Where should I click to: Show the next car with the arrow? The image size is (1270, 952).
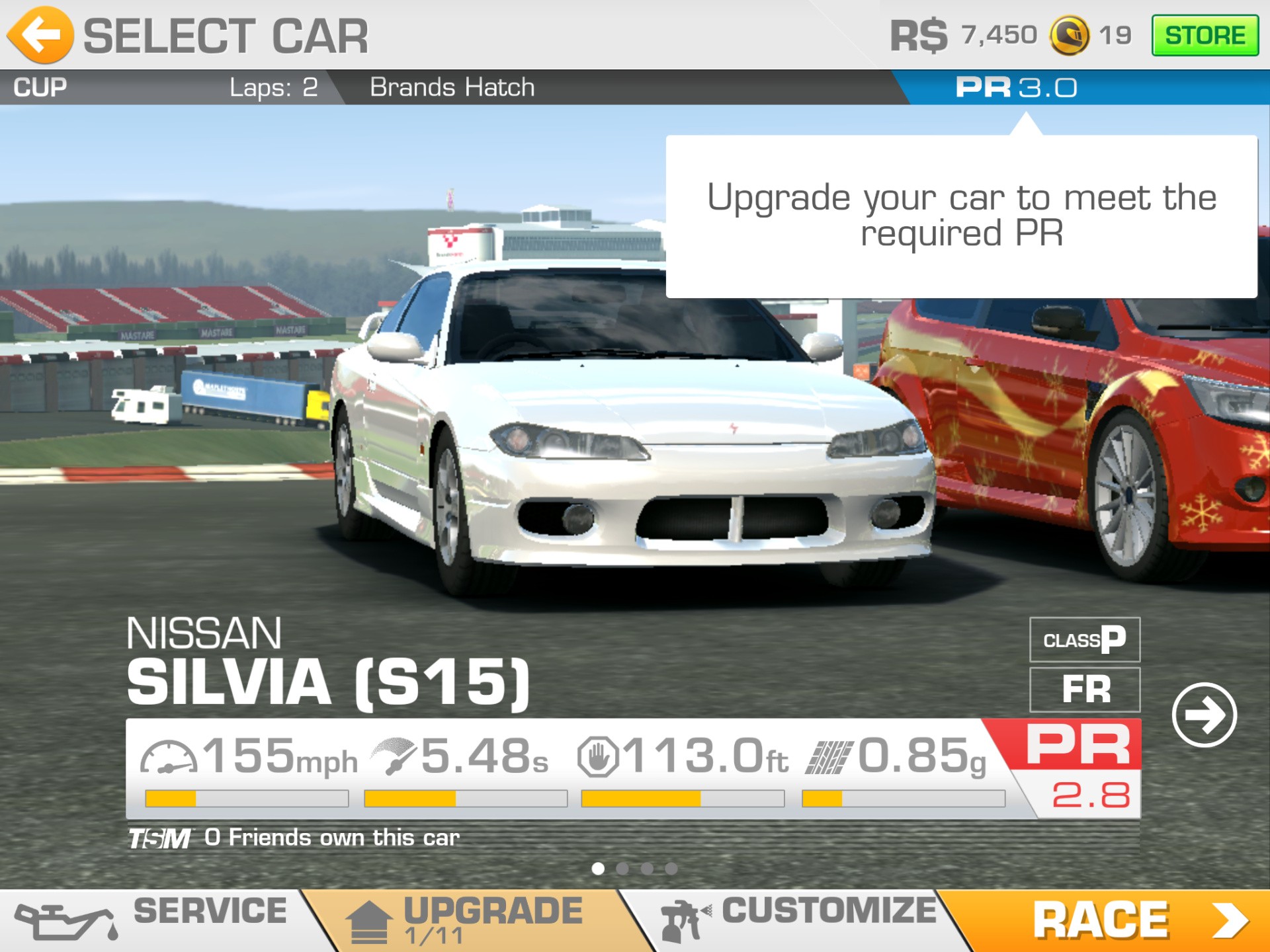(x=1204, y=715)
